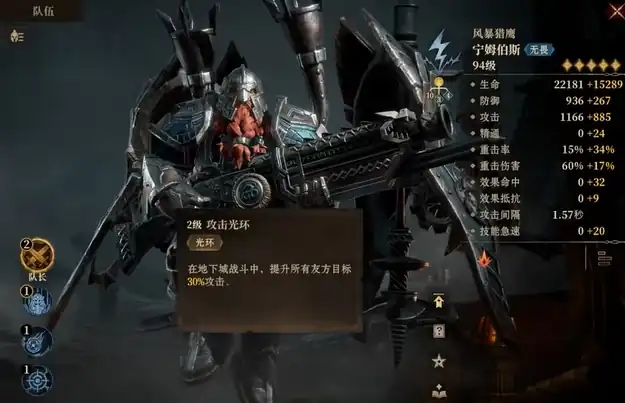Open the book lore side button
The width and height of the screenshot is (625, 403).
(438, 390)
